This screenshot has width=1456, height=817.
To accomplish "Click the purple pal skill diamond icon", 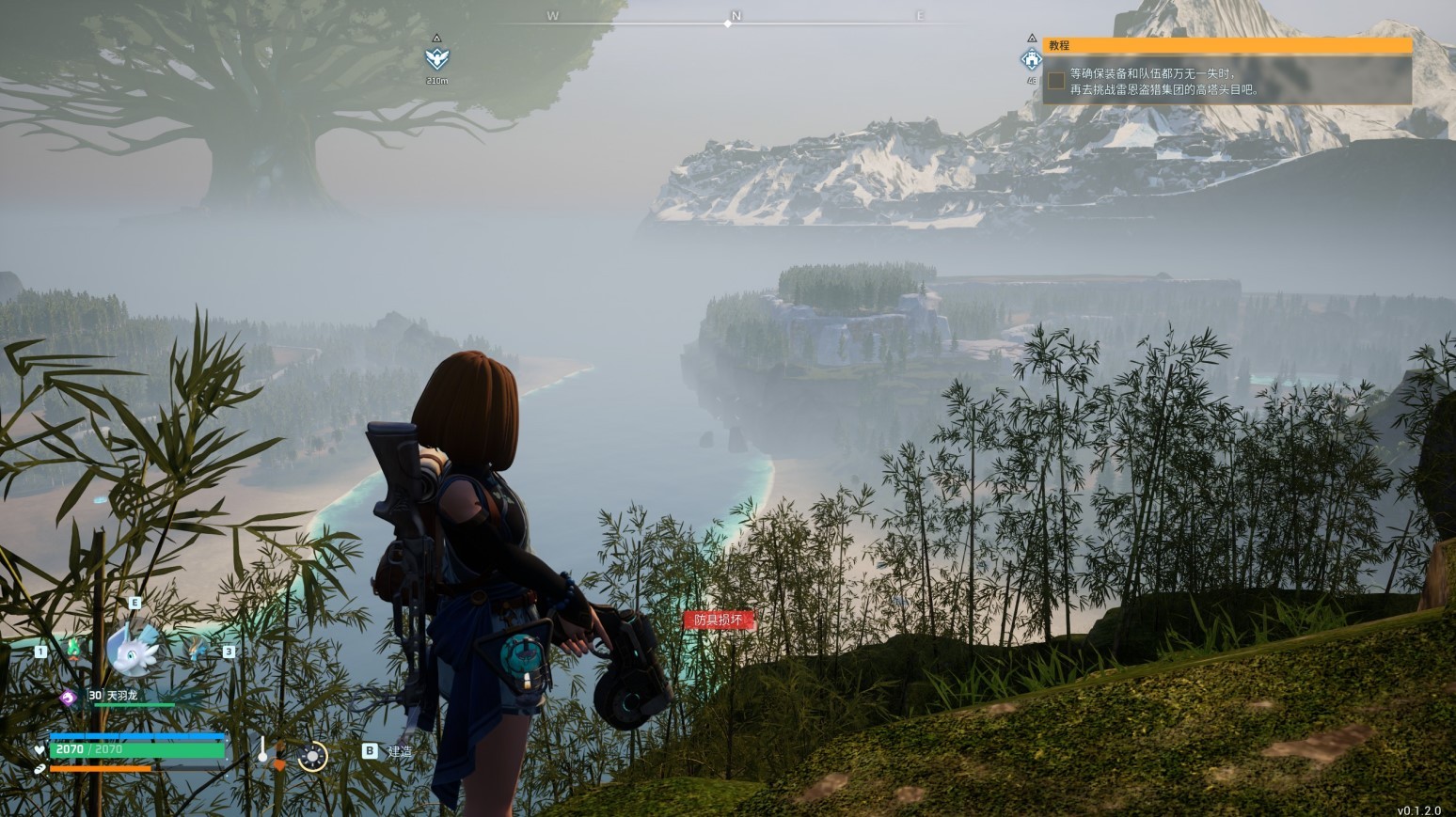I will (68, 697).
